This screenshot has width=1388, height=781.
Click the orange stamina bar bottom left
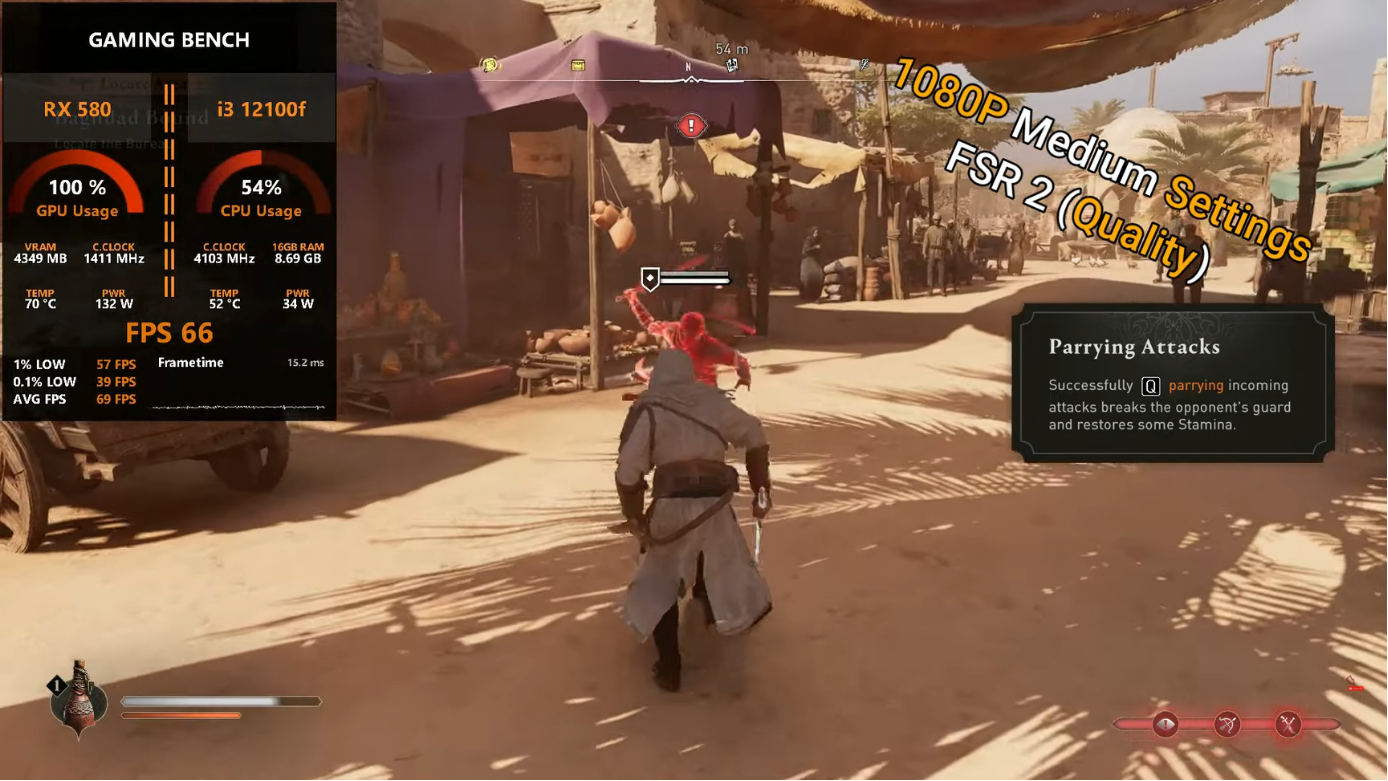(182, 715)
